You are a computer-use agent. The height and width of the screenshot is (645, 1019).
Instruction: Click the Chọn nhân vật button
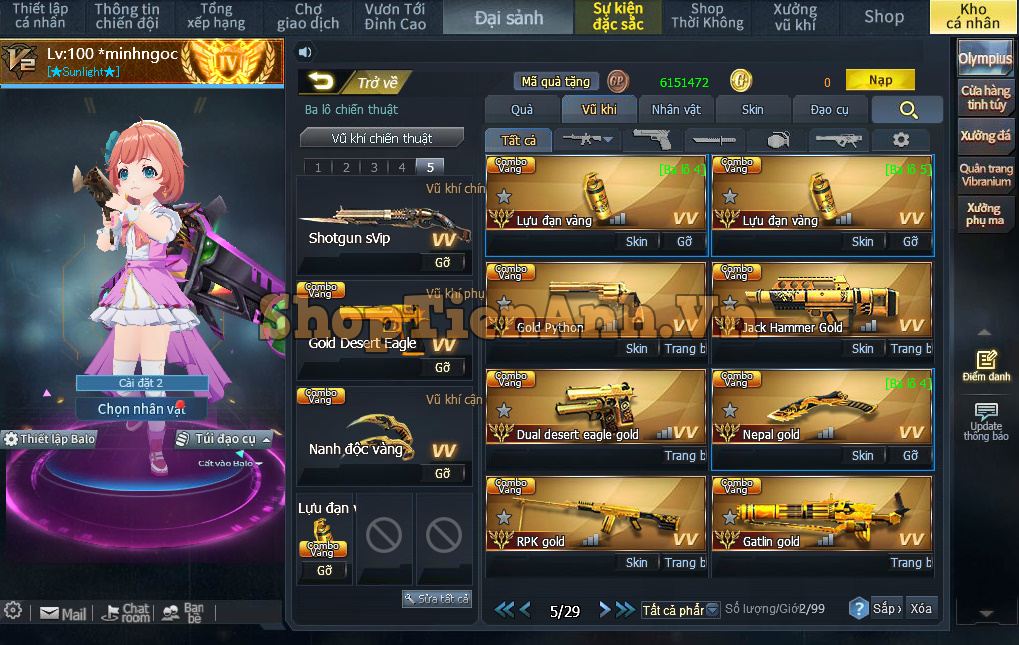142,409
